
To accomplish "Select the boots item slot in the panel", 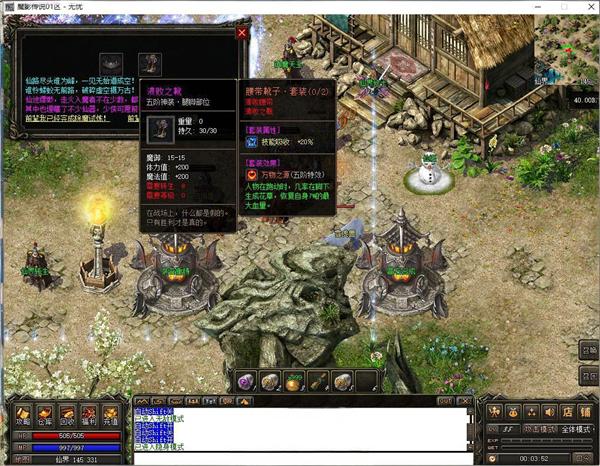I will tap(149, 64).
